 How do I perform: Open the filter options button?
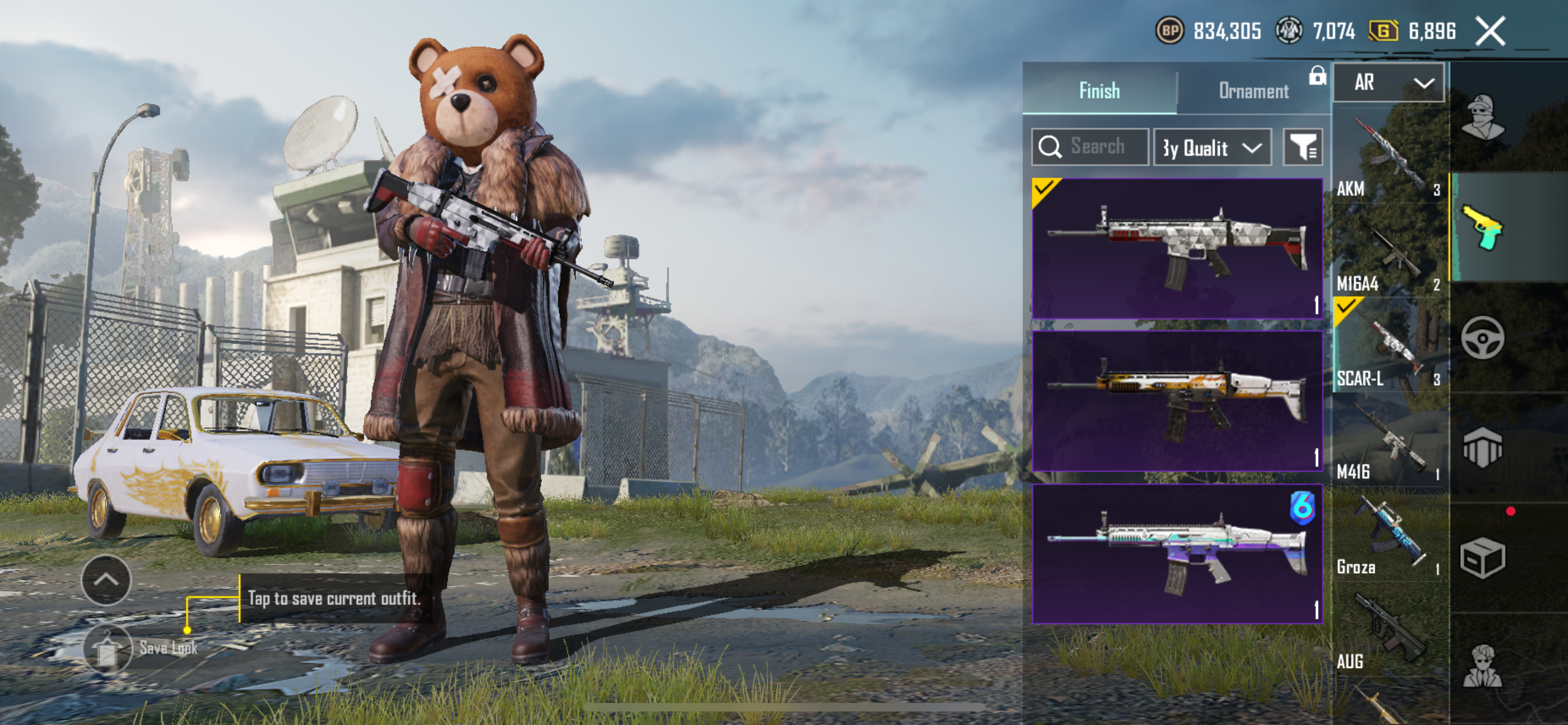click(1303, 147)
